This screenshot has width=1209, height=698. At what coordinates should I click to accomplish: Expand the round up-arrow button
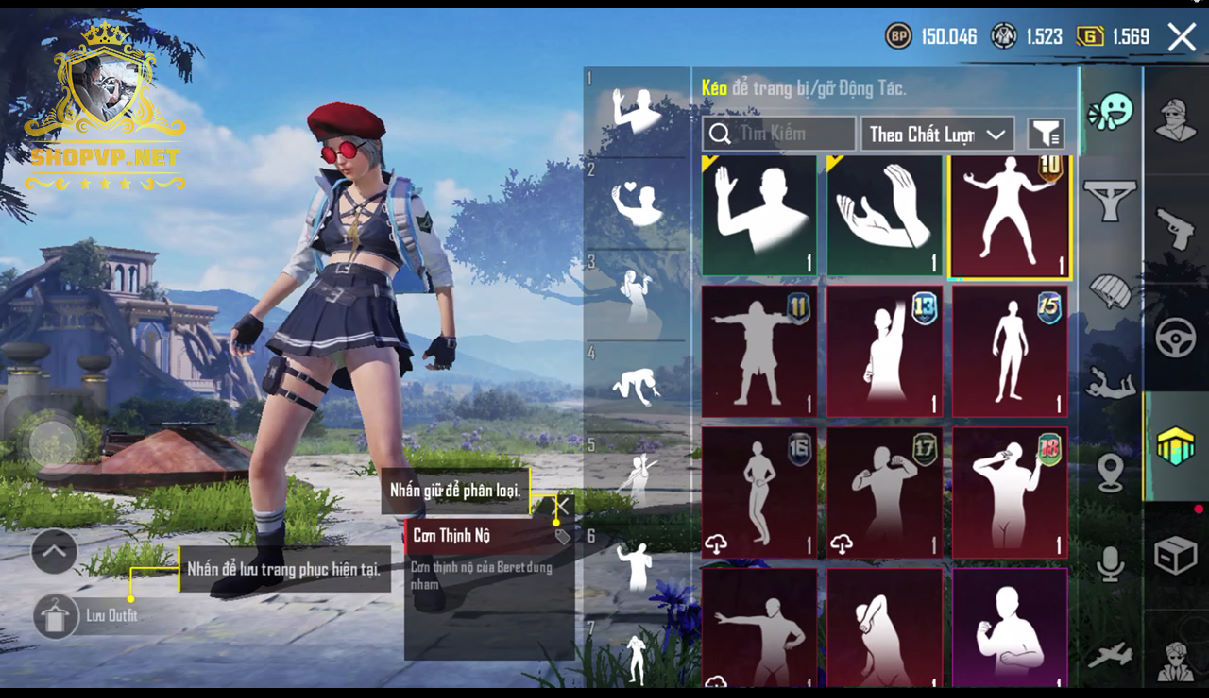point(54,550)
